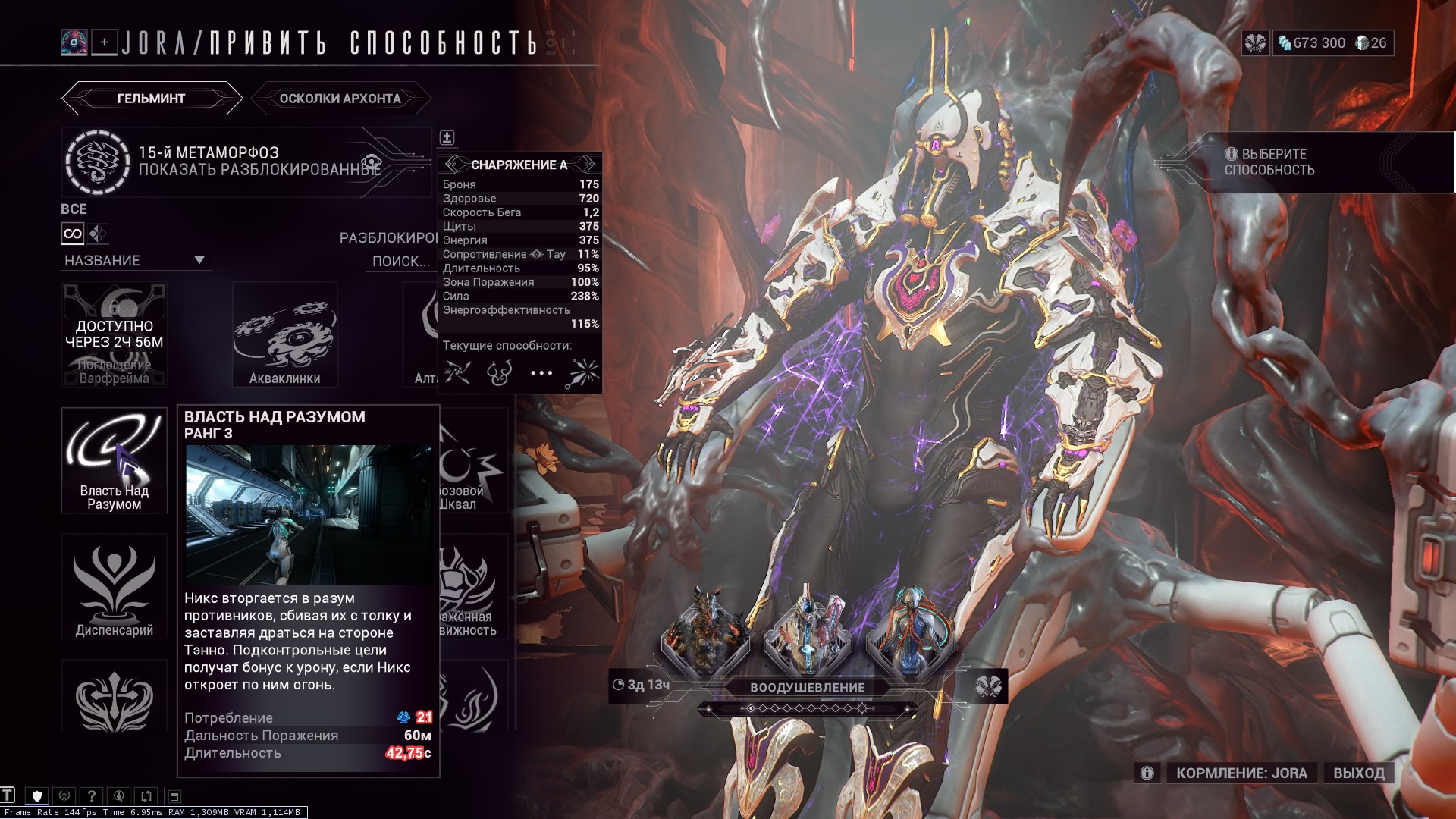Screen dimensions: 1456x819
Task: Exit the Helminth screen via Выход
Action: coord(1359,773)
